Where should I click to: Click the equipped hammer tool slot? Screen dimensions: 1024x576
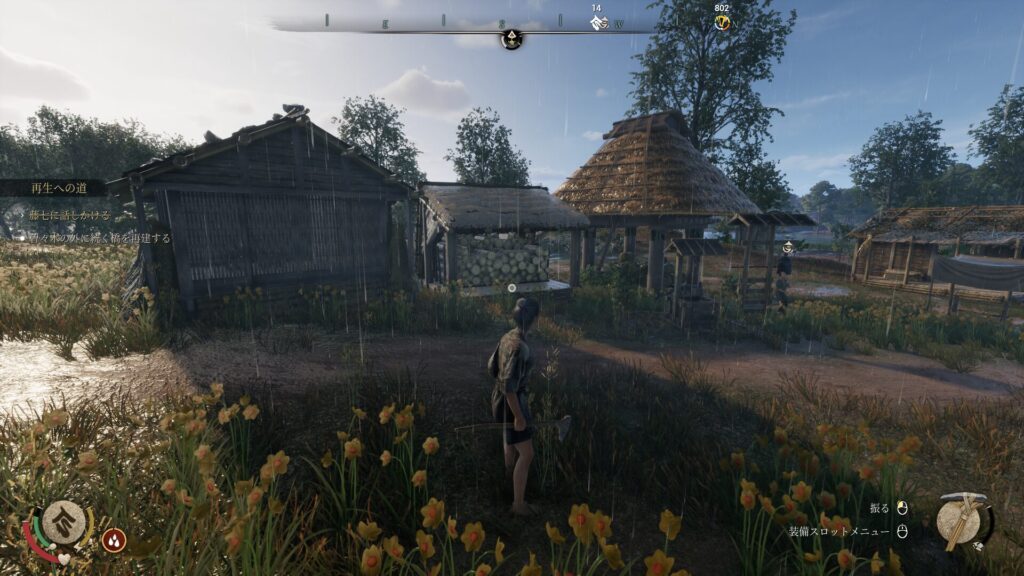pyautogui.click(x=964, y=519)
